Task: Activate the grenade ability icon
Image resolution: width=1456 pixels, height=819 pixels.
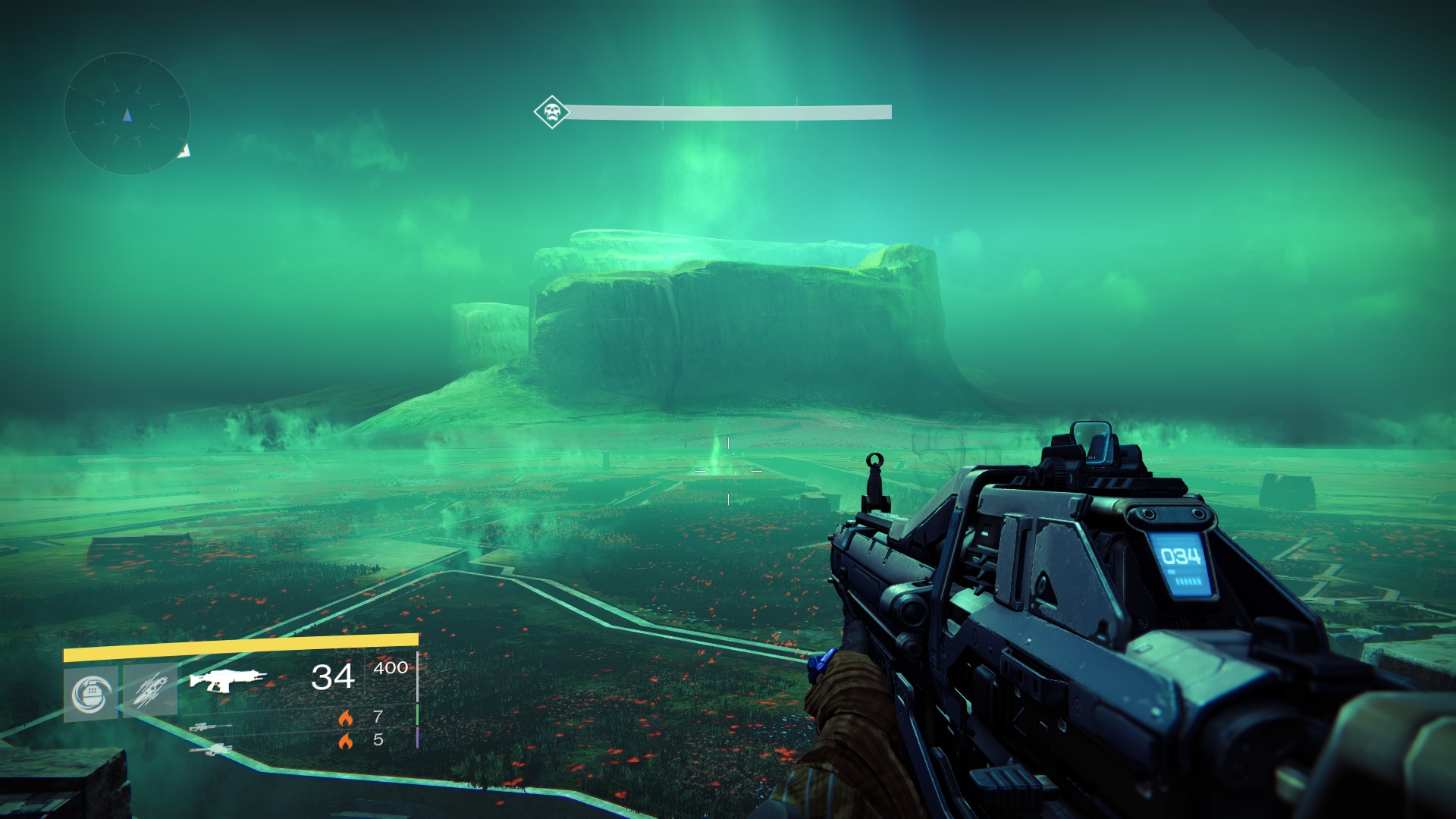Action: pos(91,693)
